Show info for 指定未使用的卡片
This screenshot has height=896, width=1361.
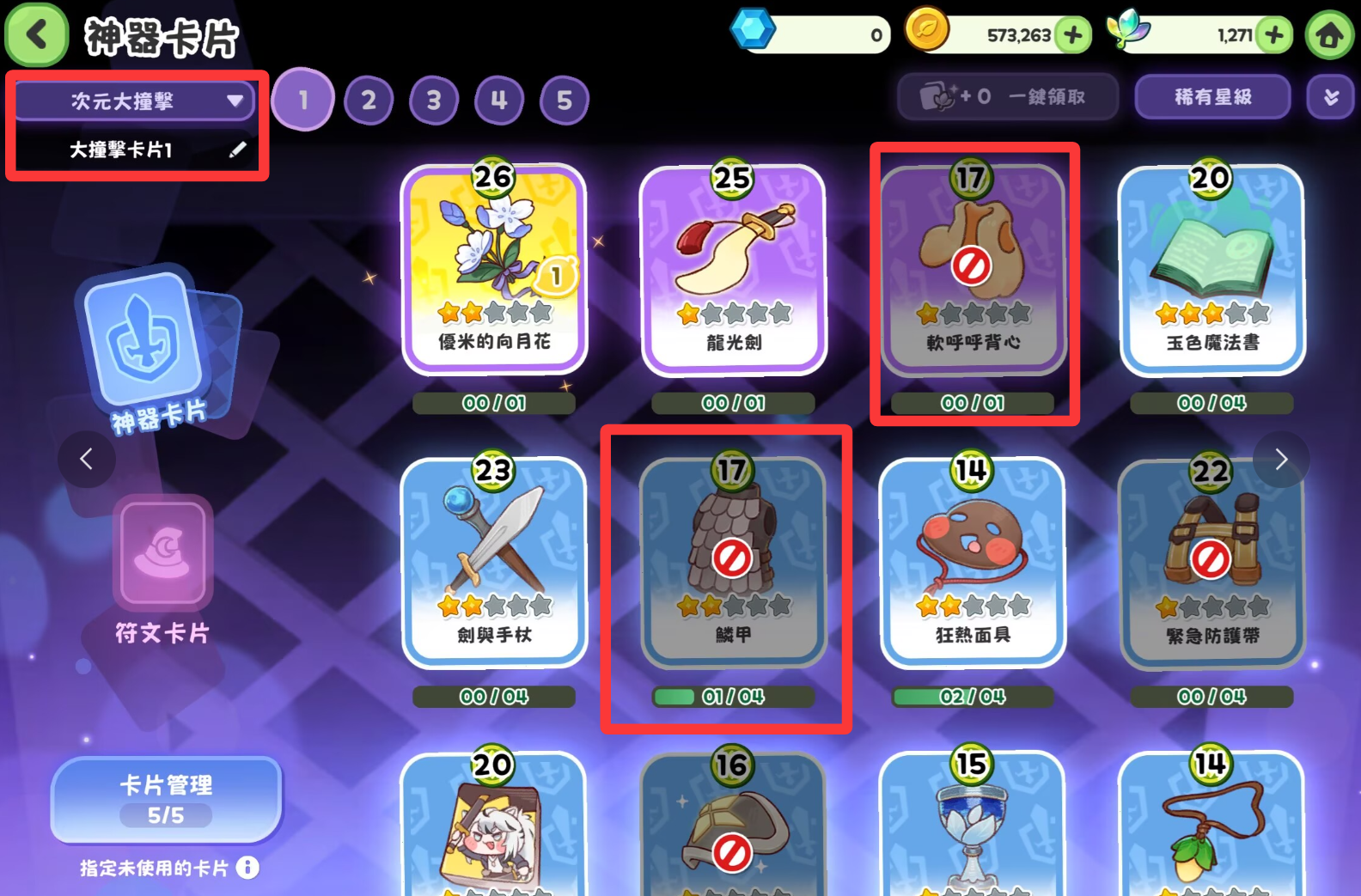point(247,868)
